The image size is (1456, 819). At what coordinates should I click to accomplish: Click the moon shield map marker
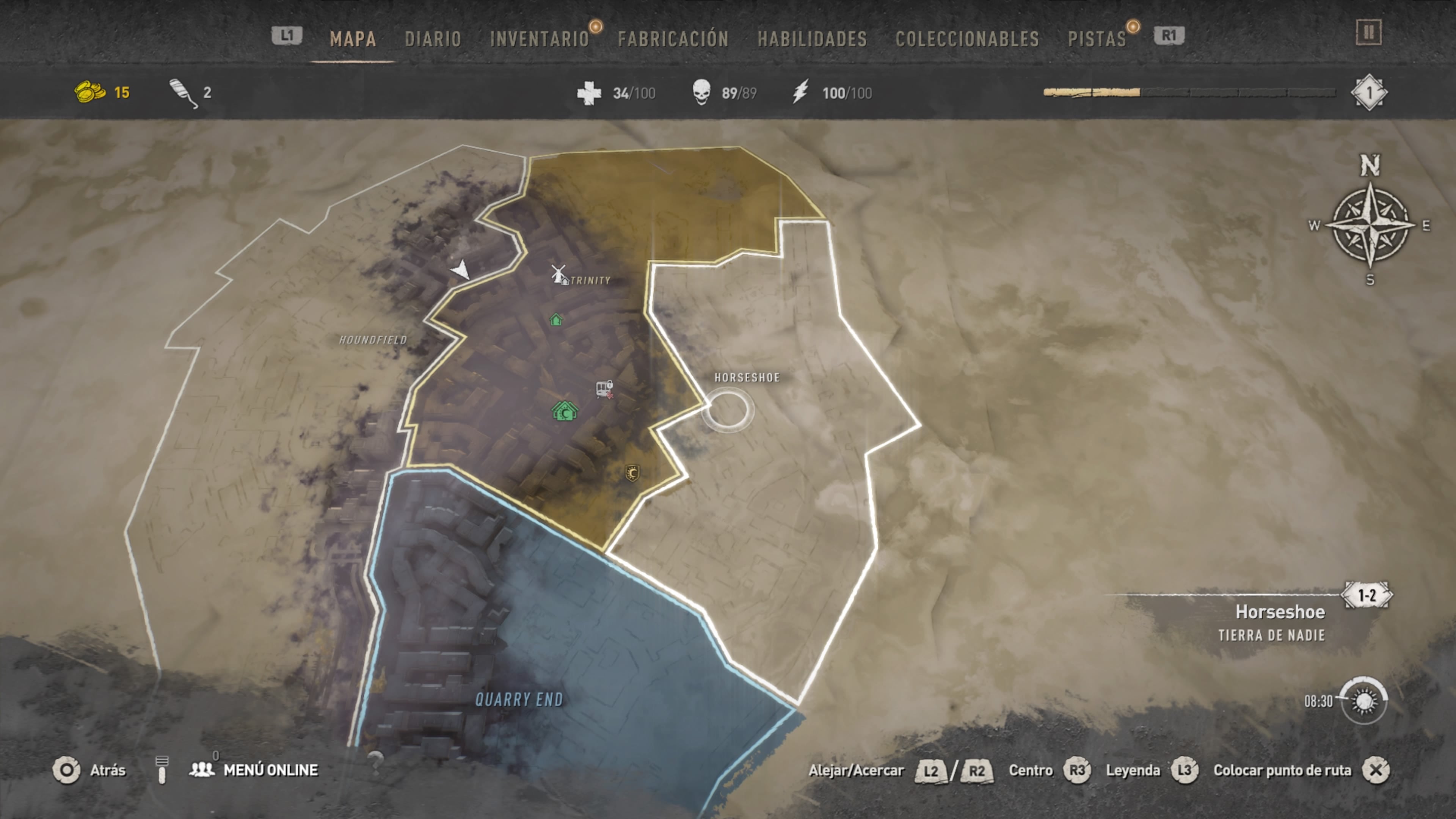pos(632,472)
